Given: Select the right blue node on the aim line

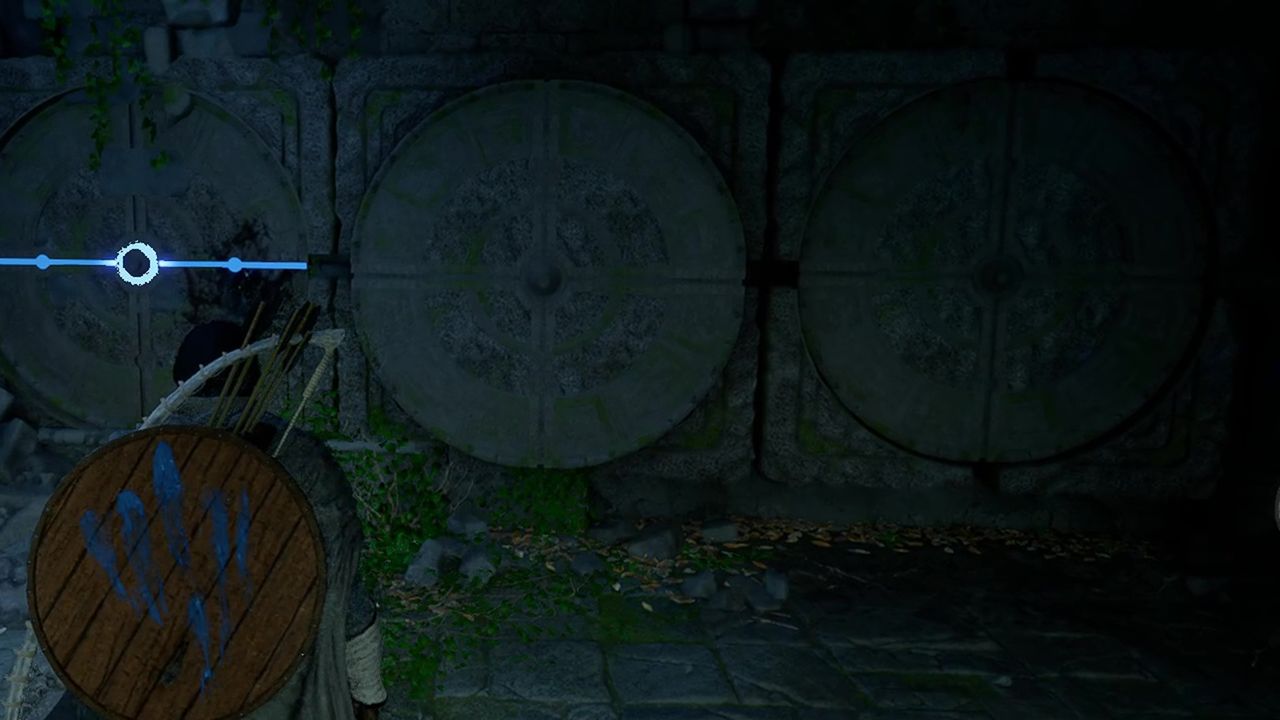Looking at the screenshot, I should (235, 263).
